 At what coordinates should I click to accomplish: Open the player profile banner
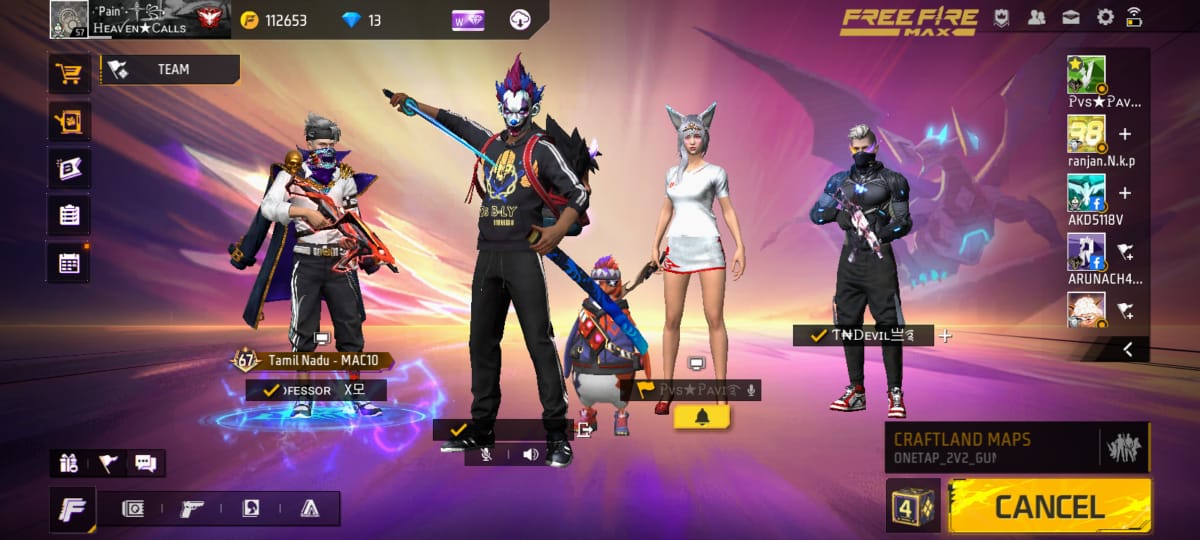(x=135, y=19)
